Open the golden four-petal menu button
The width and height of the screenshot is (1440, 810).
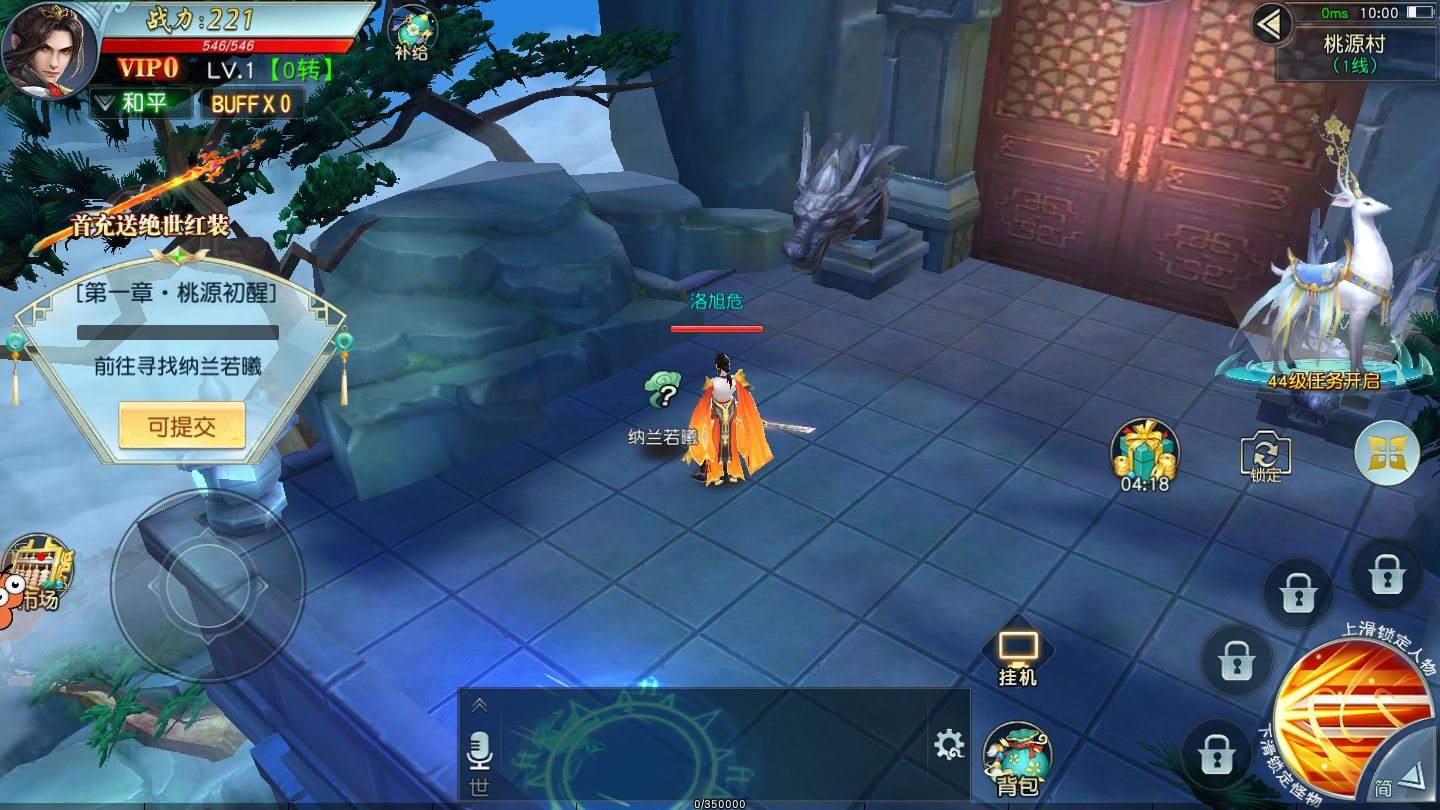pyautogui.click(x=1387, y=453)
